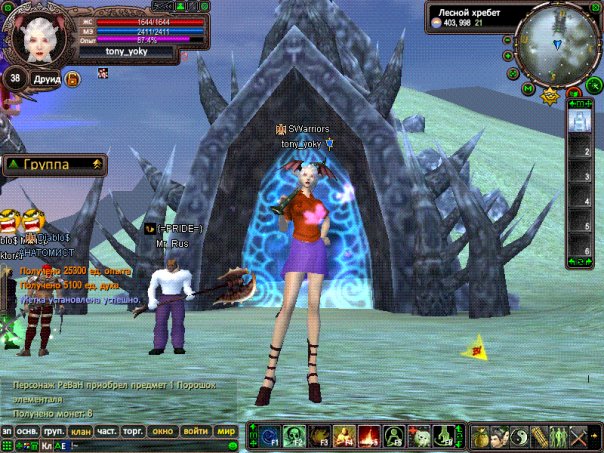The image size is (604, 453).
Task: Open the клан chat tab
Action: pyautogui.click(x=80, y=431)
